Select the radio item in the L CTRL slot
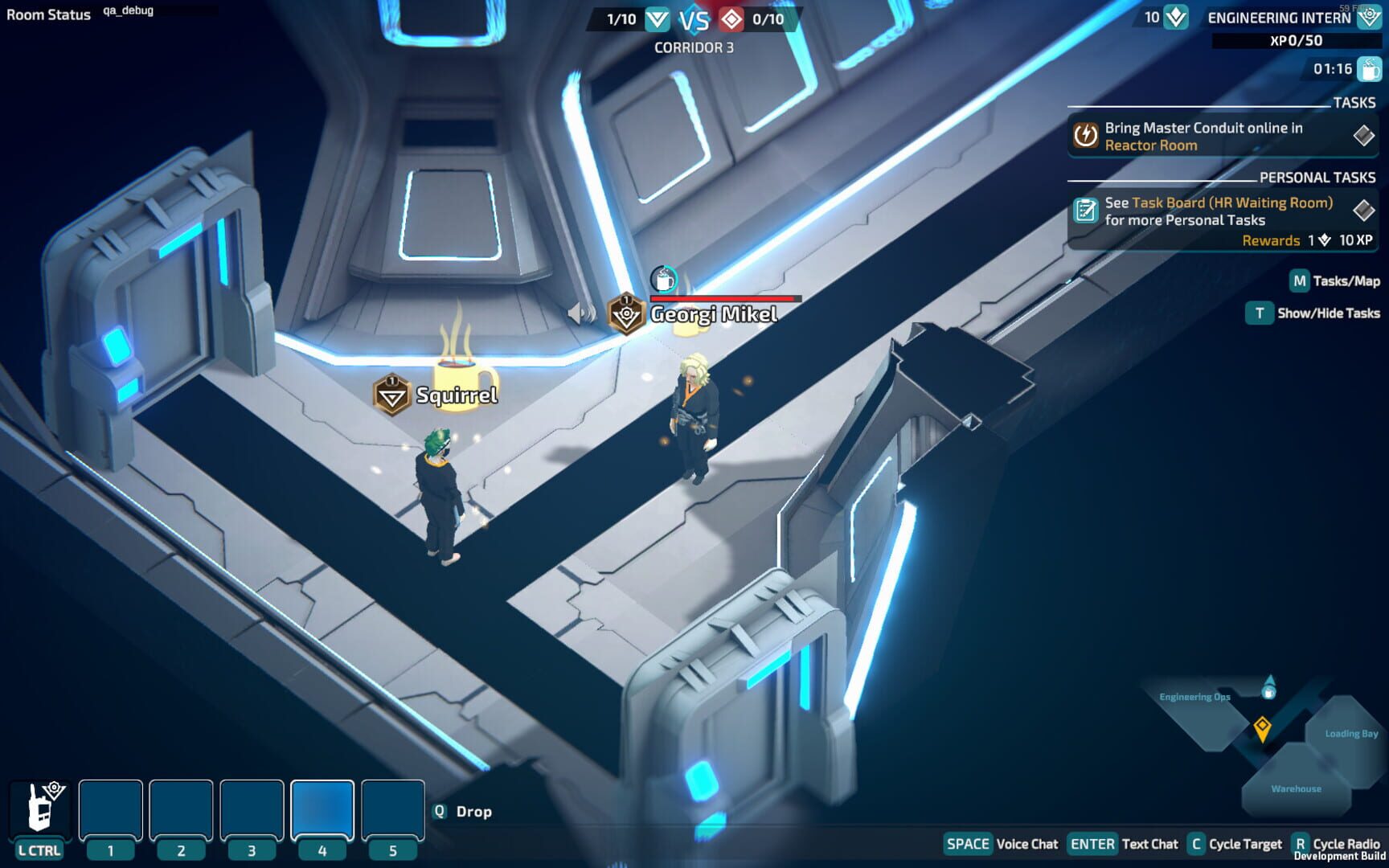Screen dimensions: 1389x868 point(42,808)
